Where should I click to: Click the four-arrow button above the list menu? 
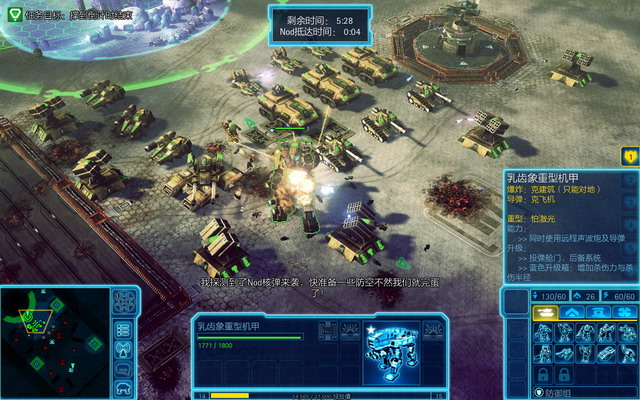(x=123, y=301)
